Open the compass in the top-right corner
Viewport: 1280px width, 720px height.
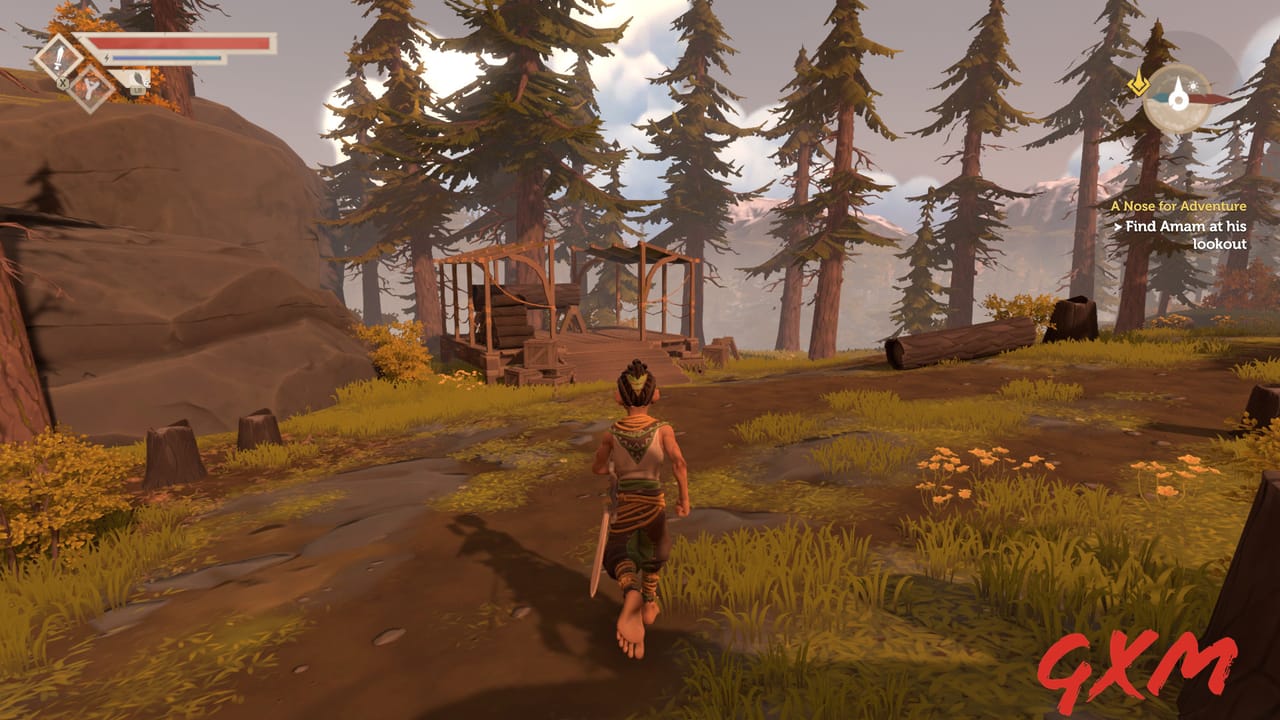(1179, 100)
